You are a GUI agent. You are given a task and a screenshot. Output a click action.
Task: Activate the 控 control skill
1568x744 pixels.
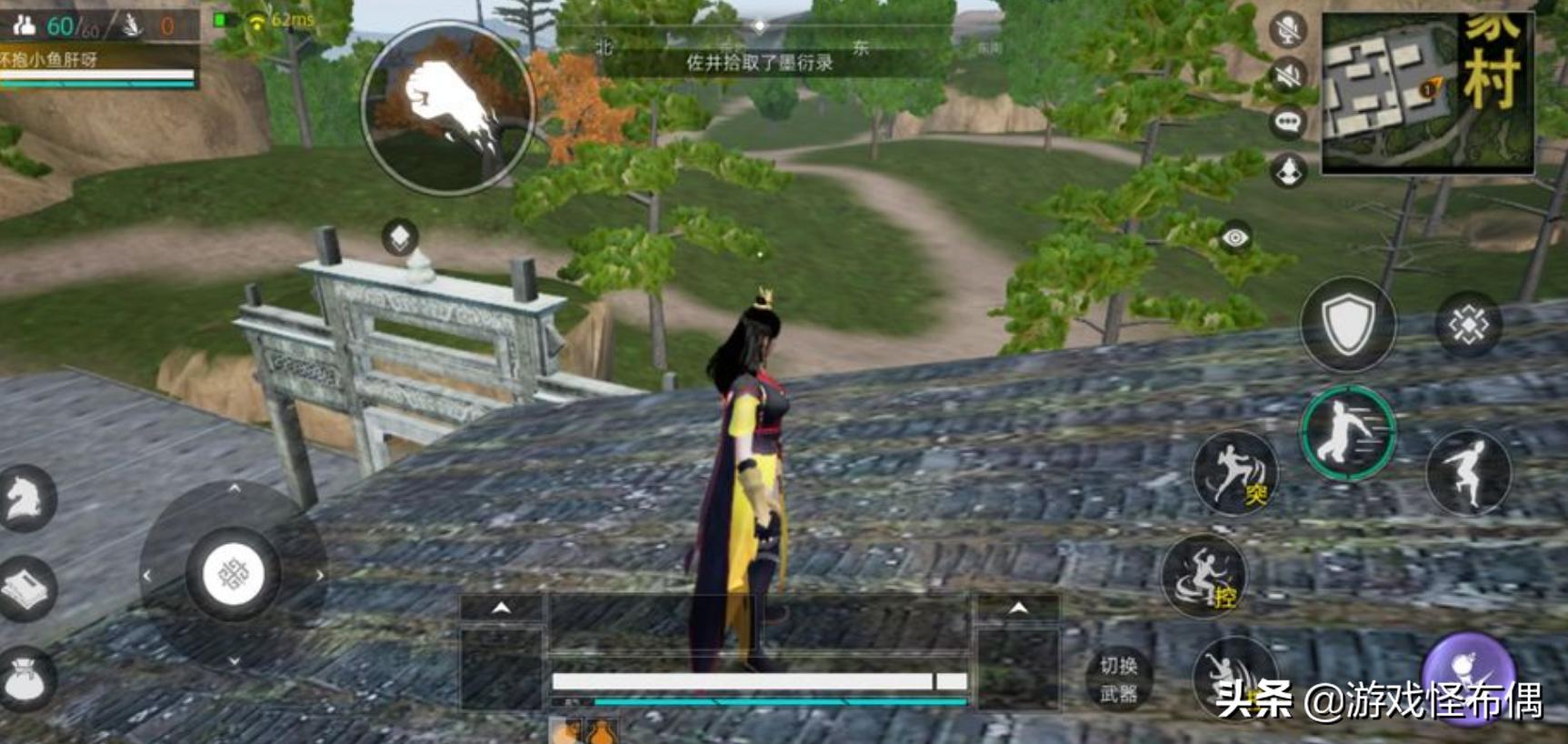point(1204,576)
